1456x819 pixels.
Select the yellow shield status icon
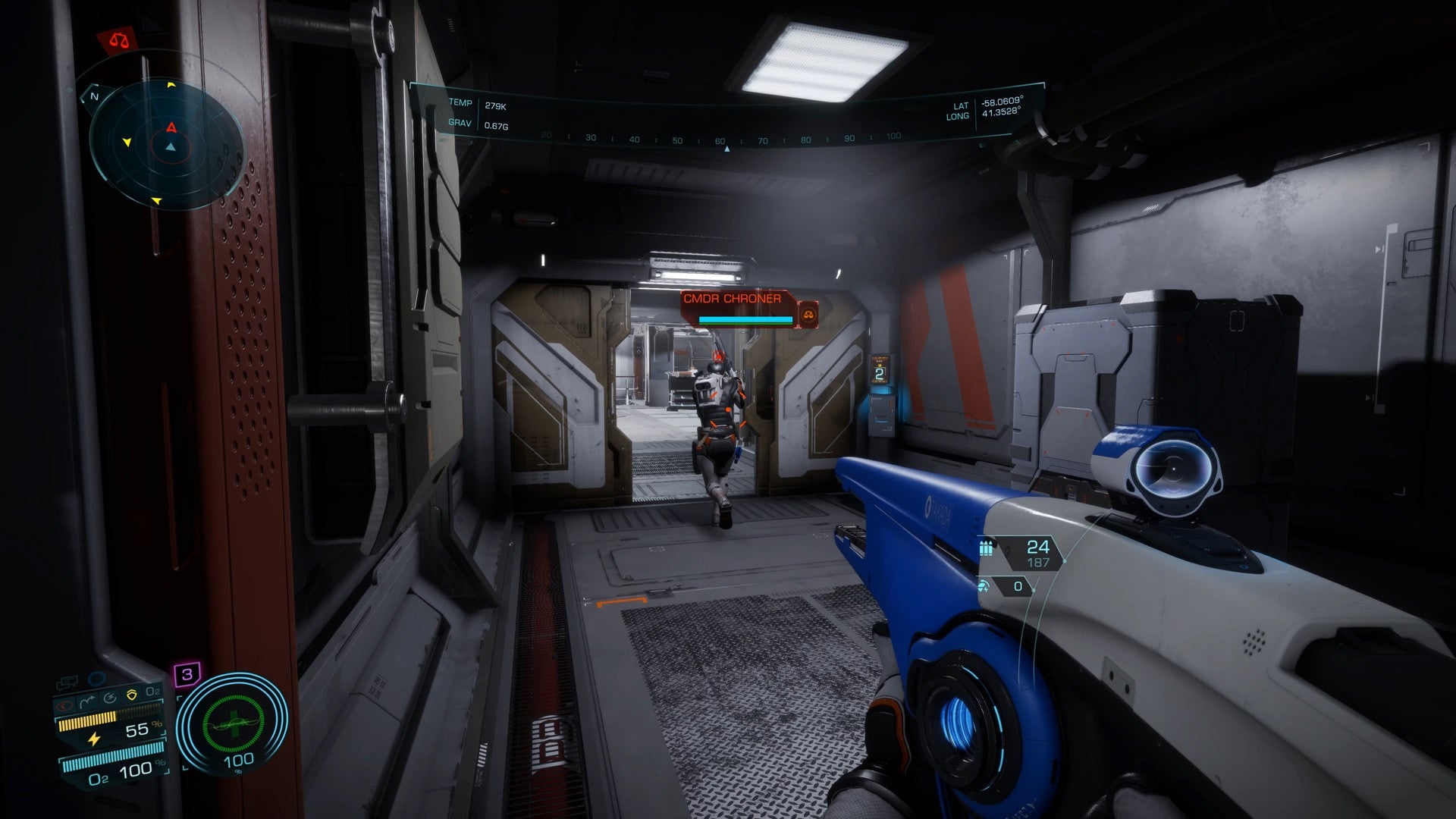(x=130, y=694)
